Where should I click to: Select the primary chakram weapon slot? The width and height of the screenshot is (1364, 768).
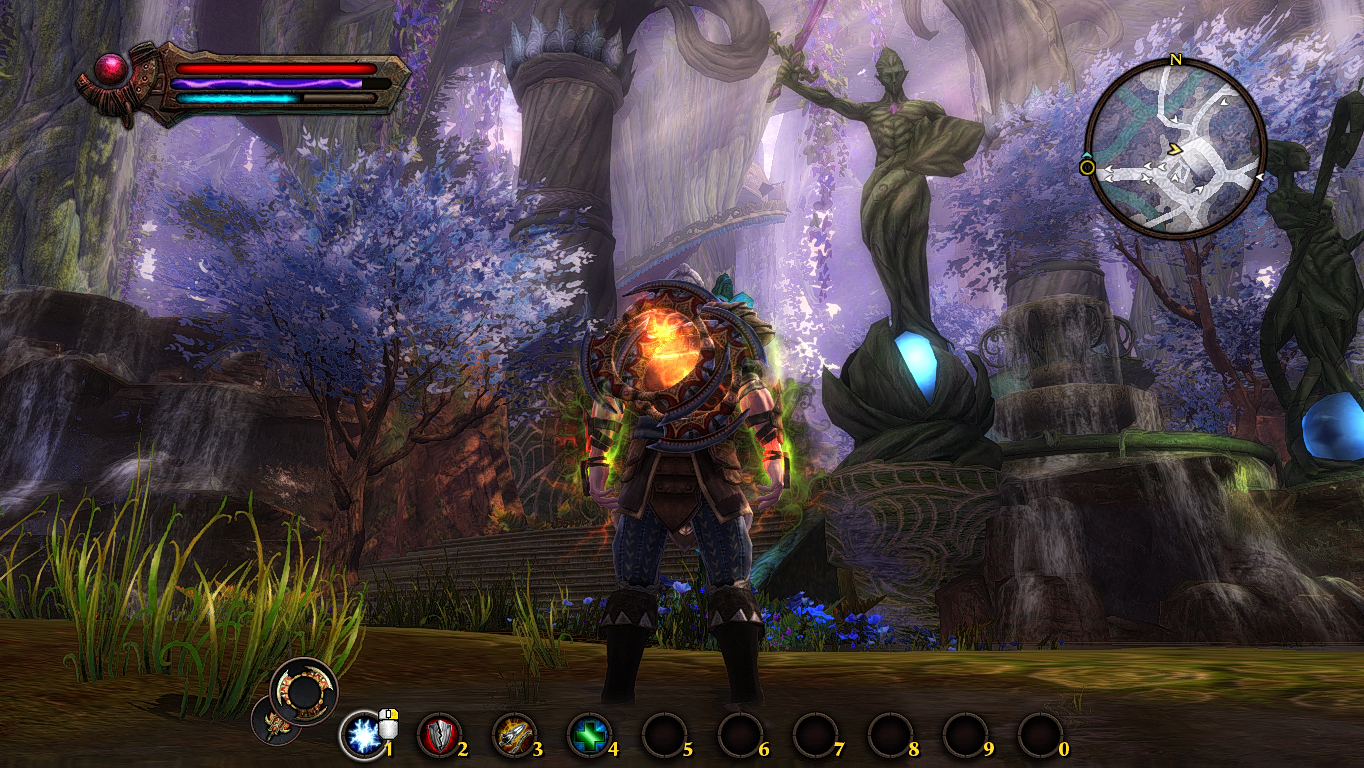(304, 688)
